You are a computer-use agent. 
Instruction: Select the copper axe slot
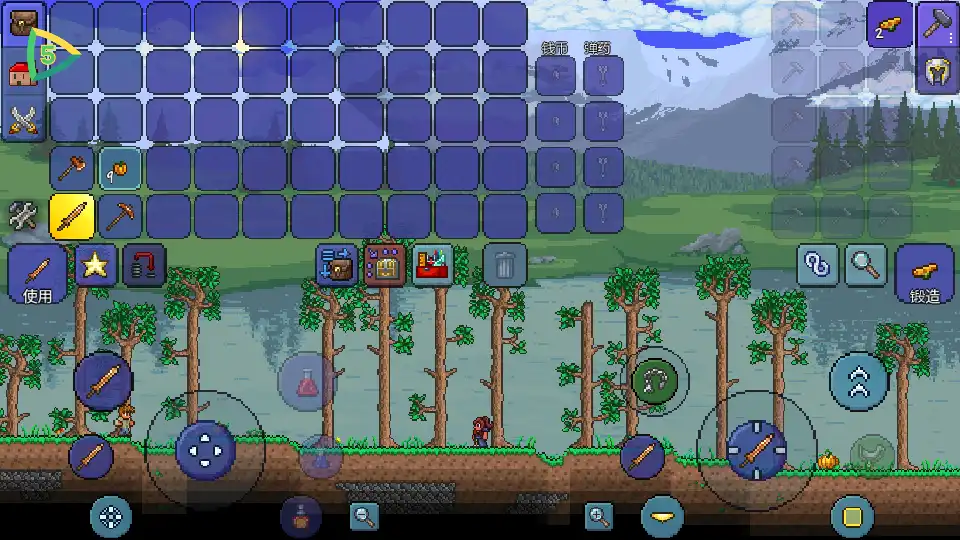pyautogui.click(x=72, y=168)
